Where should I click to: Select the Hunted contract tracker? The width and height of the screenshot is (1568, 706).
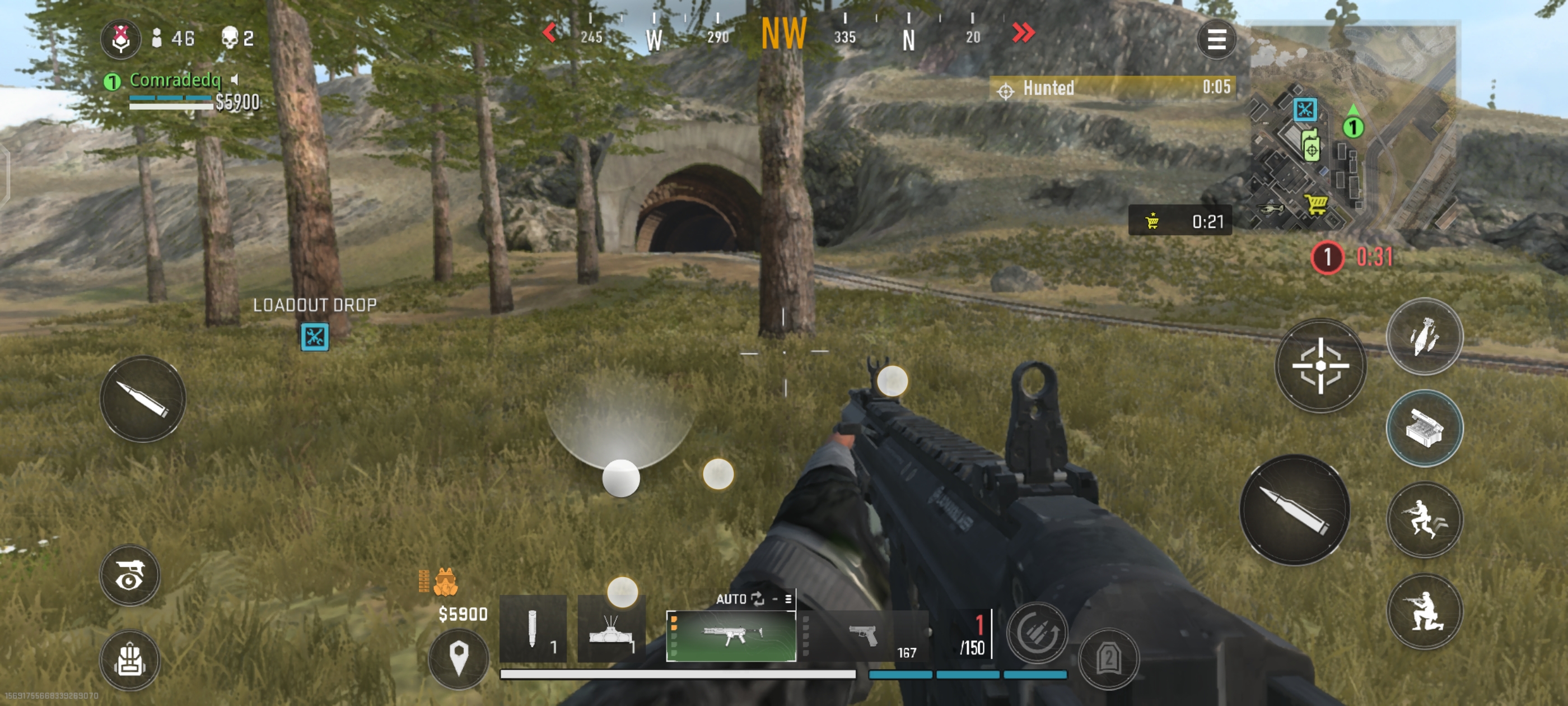(x=1112, y=88)
